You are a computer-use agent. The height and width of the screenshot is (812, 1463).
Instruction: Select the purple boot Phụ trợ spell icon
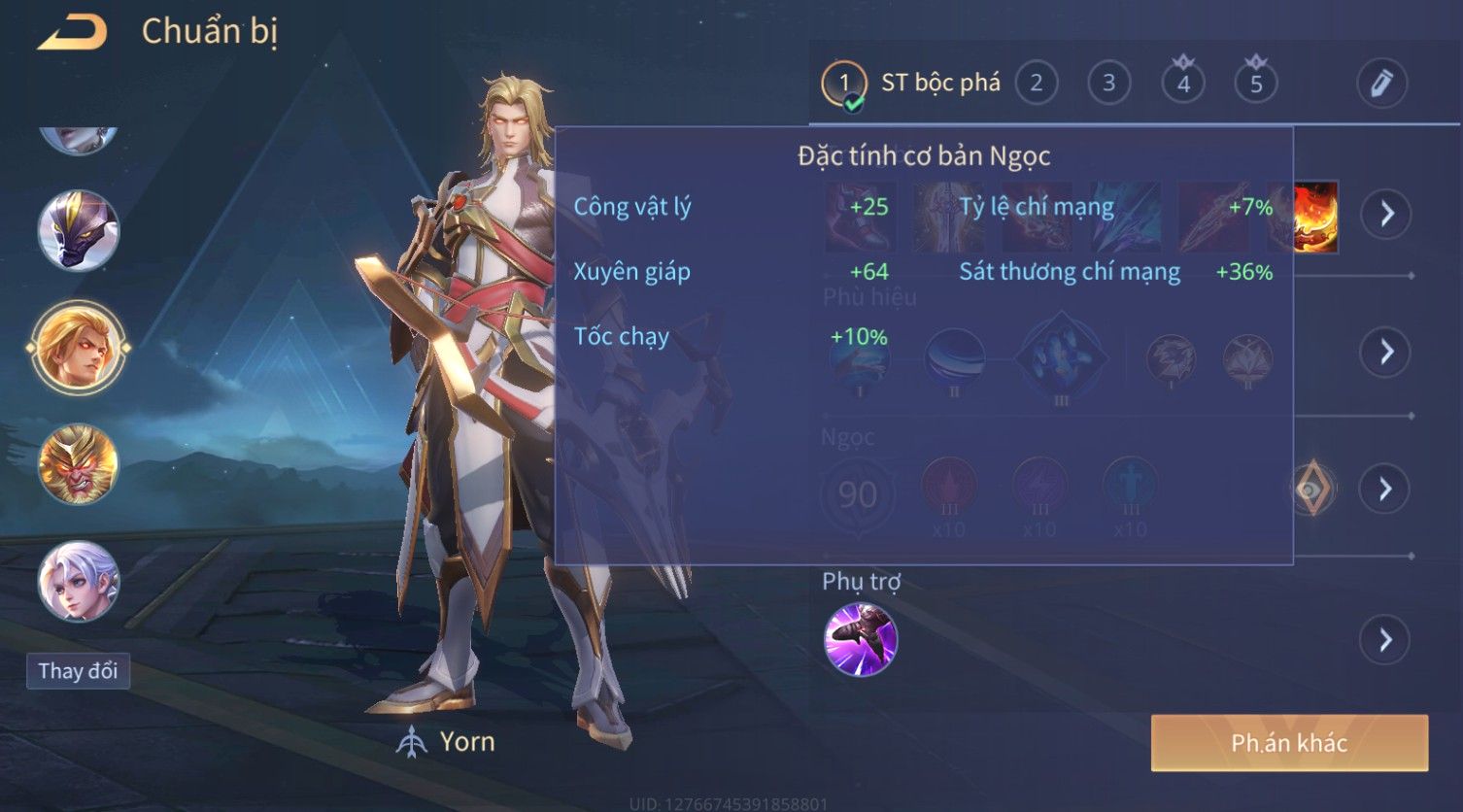pos(860,639)
